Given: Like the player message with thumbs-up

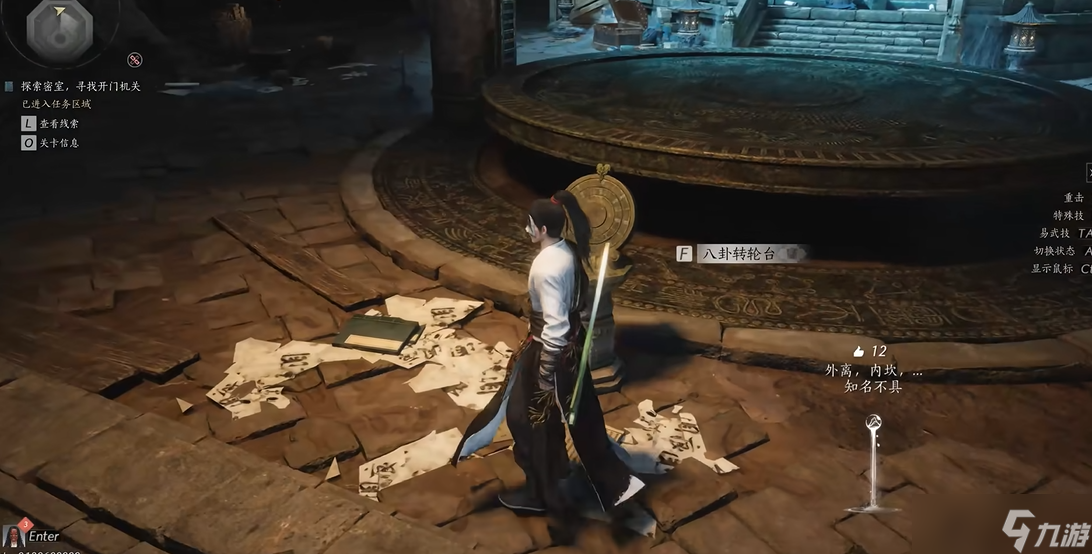Looking at the screenshot, I should click(858, 351).
